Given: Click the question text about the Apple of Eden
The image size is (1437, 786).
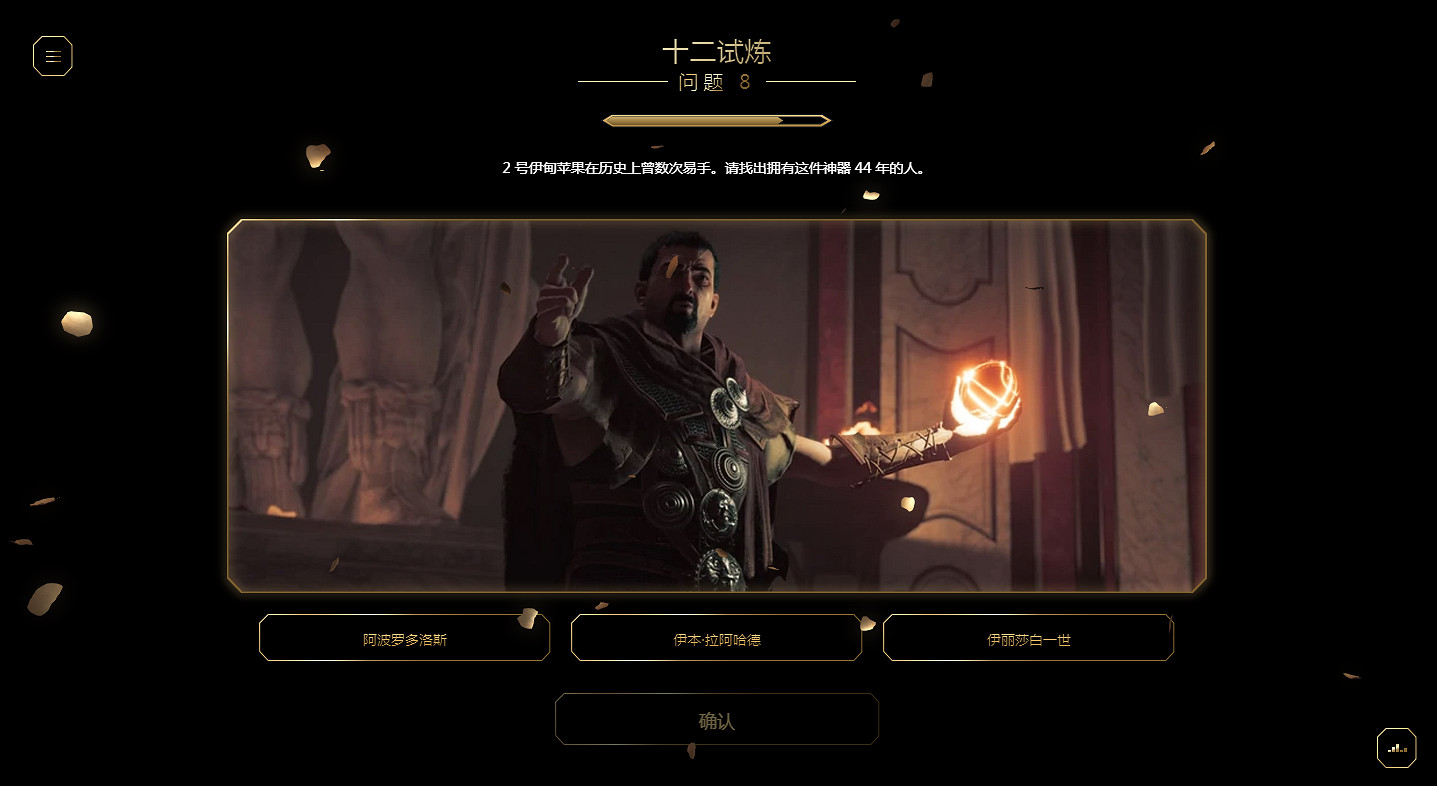Looking at the screenshot, I should (x=716, y=168).
